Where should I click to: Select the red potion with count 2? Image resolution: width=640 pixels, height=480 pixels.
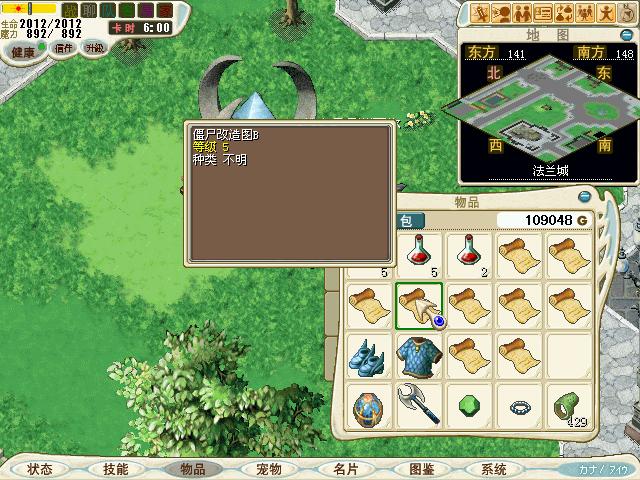click(469, 254)
